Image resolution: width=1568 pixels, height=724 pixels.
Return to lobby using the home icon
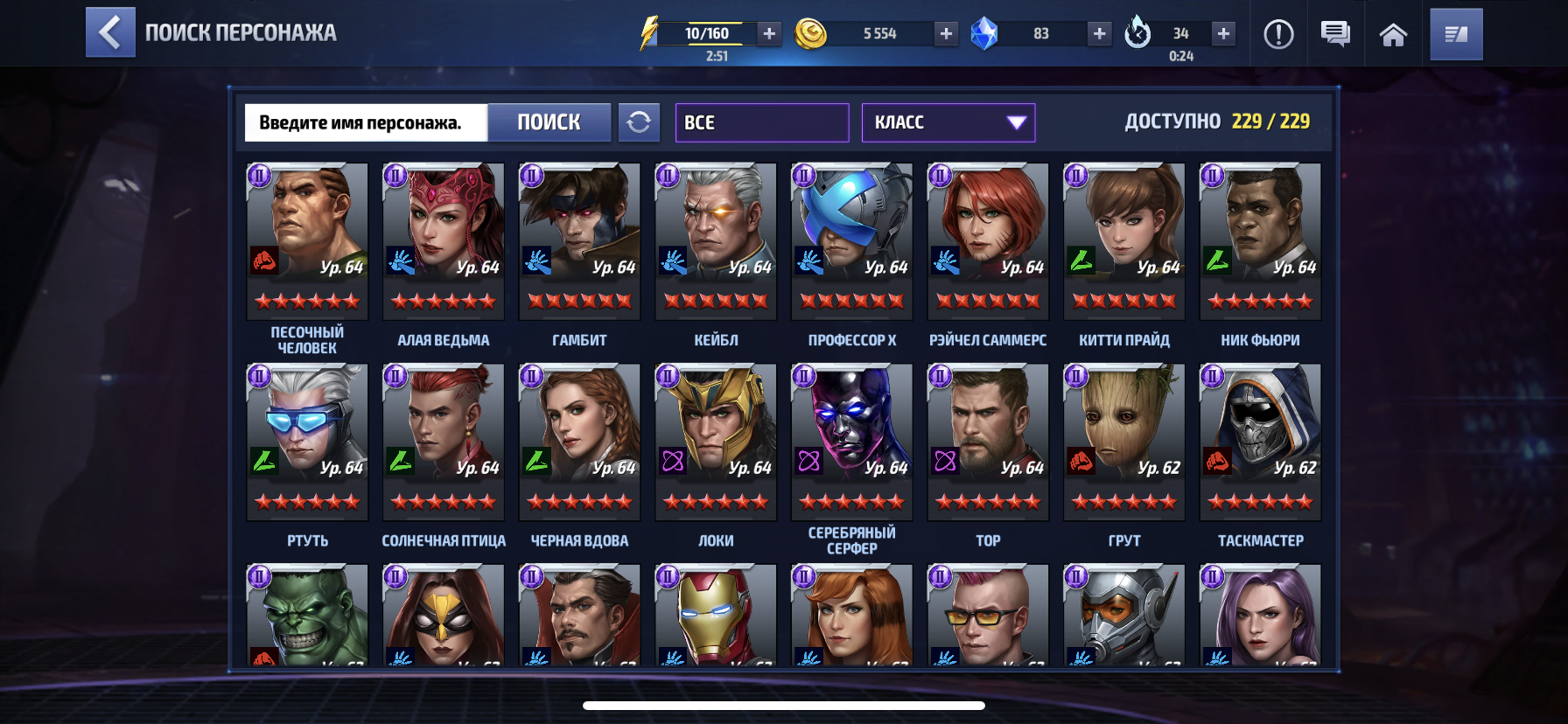pos(1395,33)
